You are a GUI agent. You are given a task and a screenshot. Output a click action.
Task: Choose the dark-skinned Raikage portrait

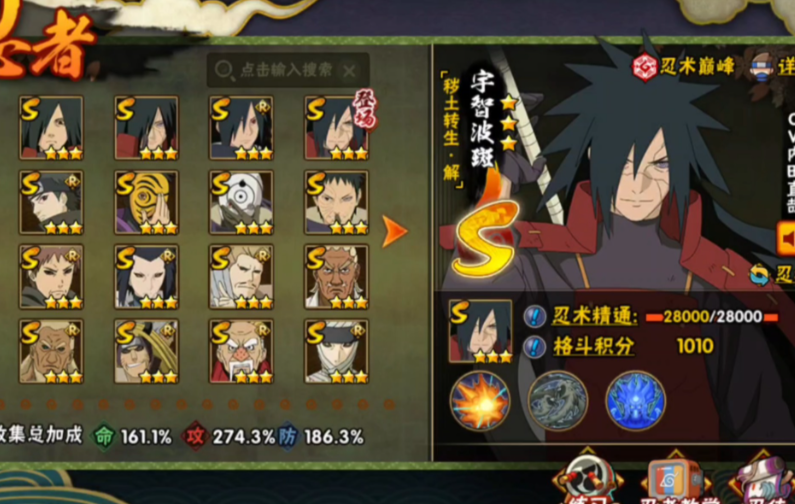coord(336,277)
